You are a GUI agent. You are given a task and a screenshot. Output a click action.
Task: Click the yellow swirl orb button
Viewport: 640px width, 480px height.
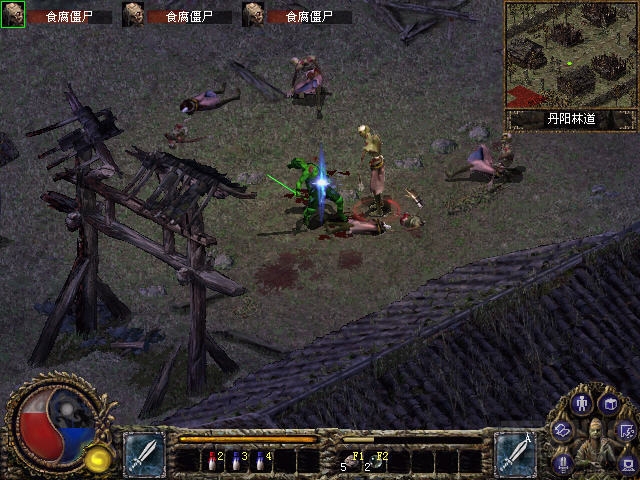pyautogui.click(x=98, y=458)
